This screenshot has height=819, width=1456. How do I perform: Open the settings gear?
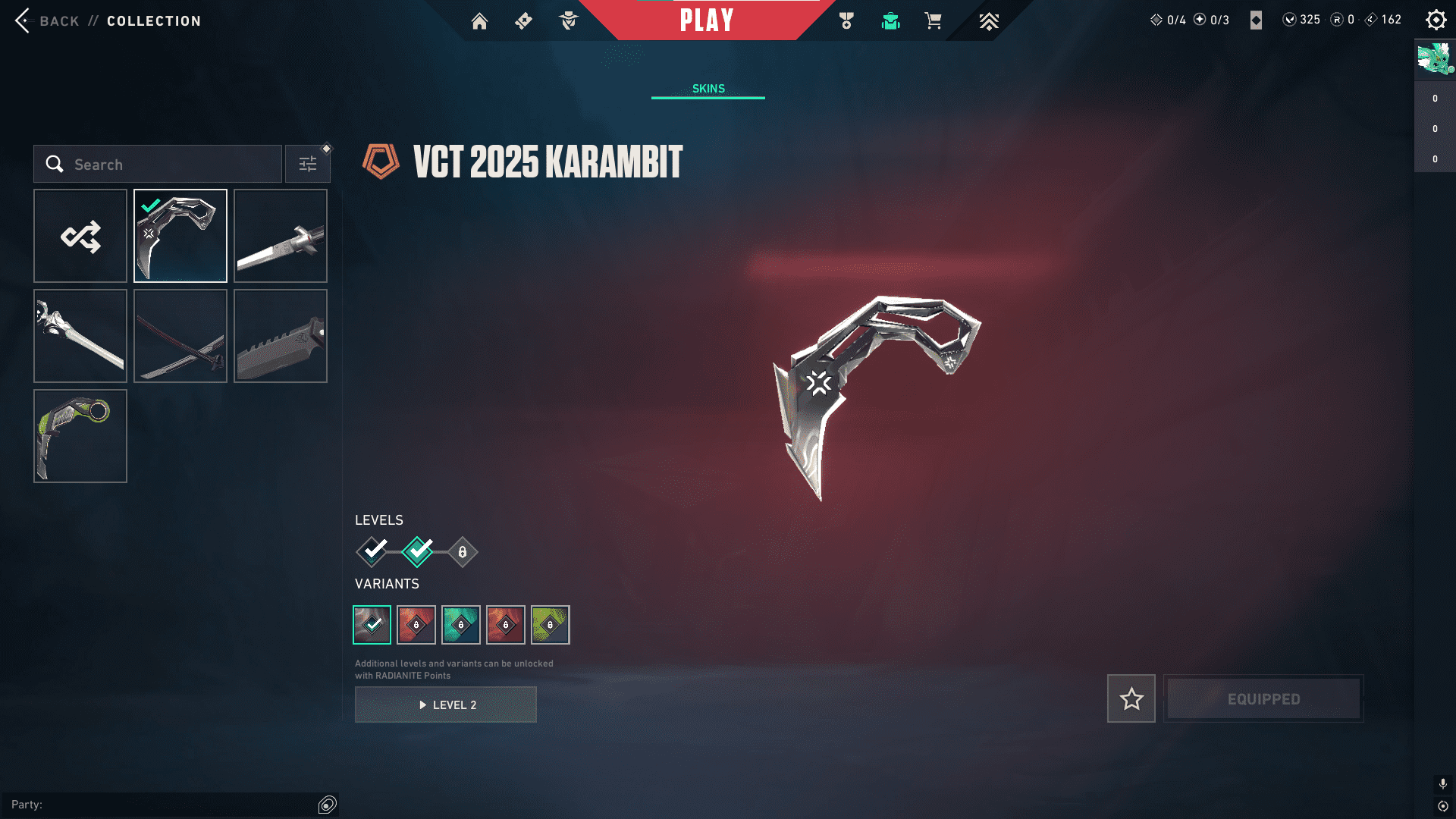(1436, 20)
